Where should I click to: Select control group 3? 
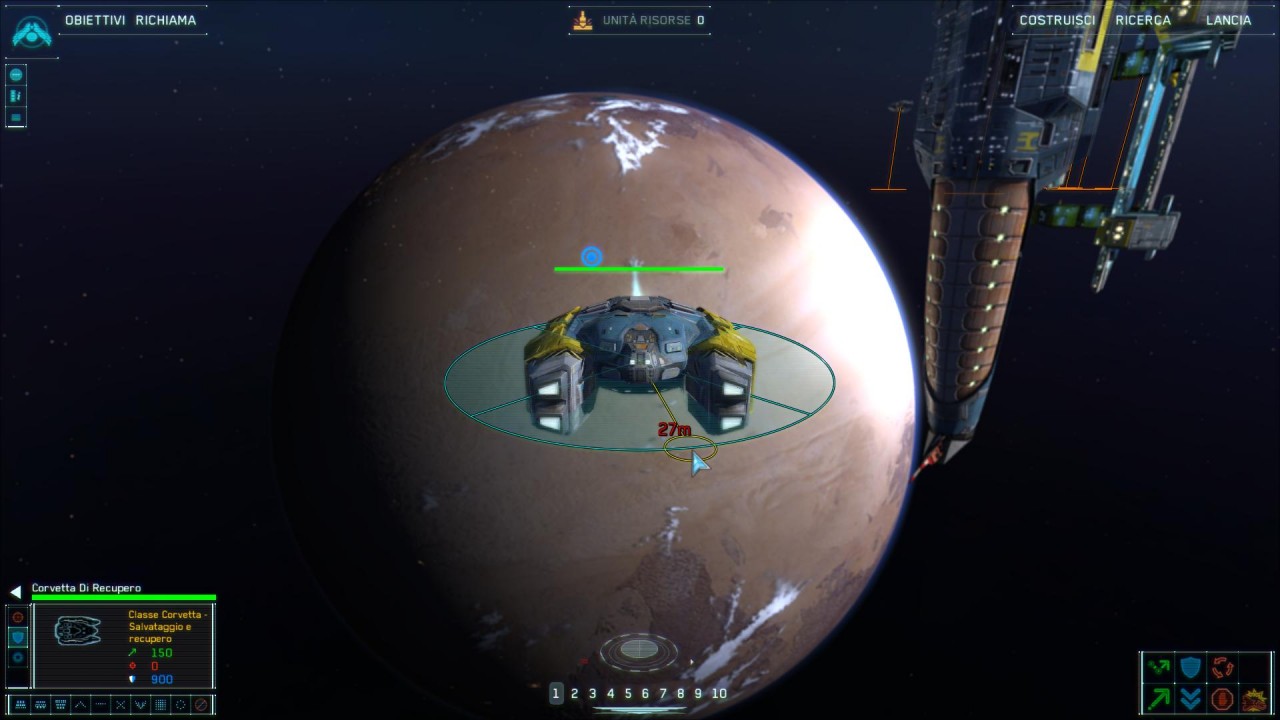[x=592, y=693]
